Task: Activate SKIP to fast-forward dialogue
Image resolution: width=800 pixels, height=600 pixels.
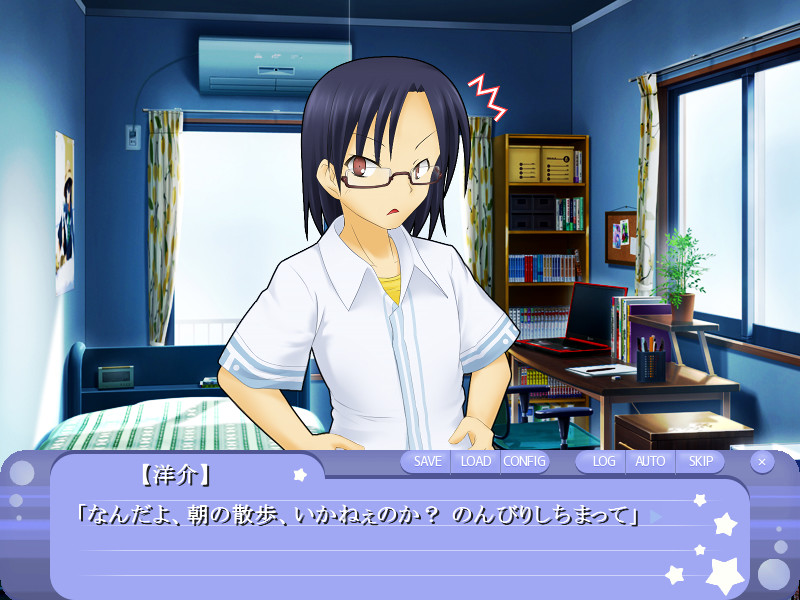Action: point(701,461)
